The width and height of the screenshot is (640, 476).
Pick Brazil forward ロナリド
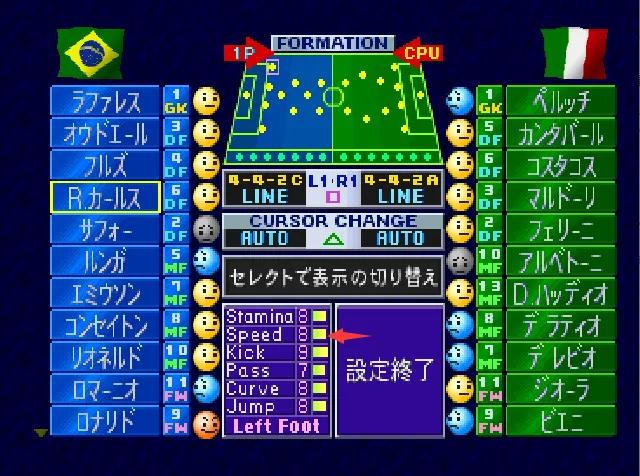click(x=105, y=421)
